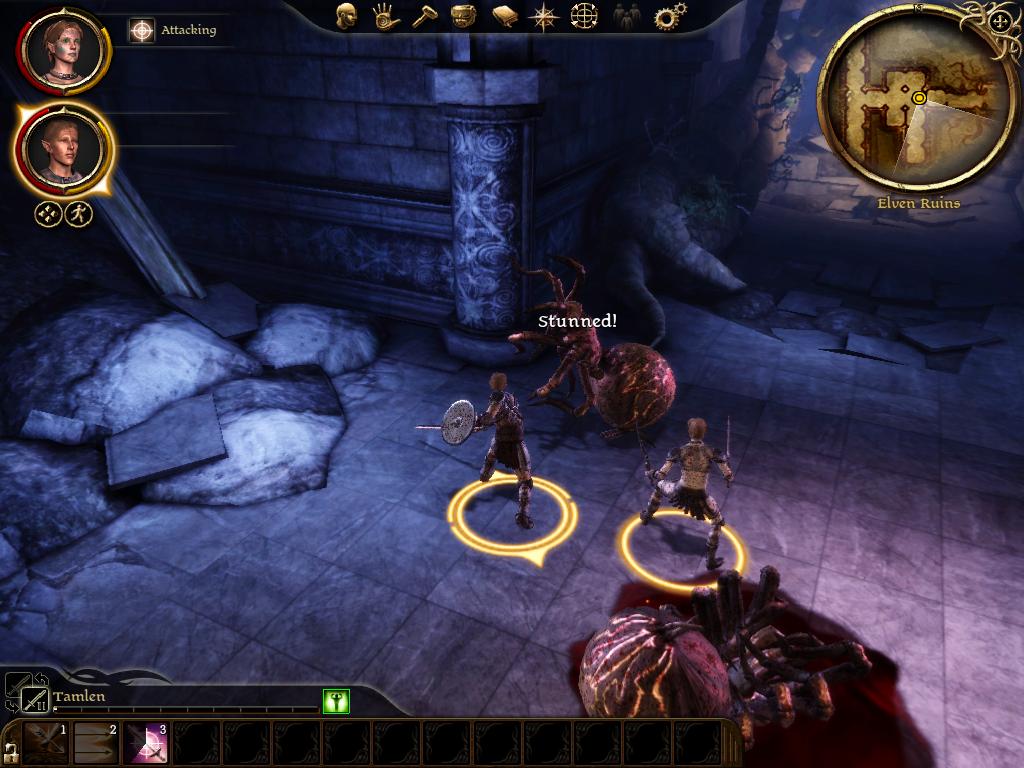Click the running figure button under portraits
This screenshot has width=1024, height=768.
(79, 214)
